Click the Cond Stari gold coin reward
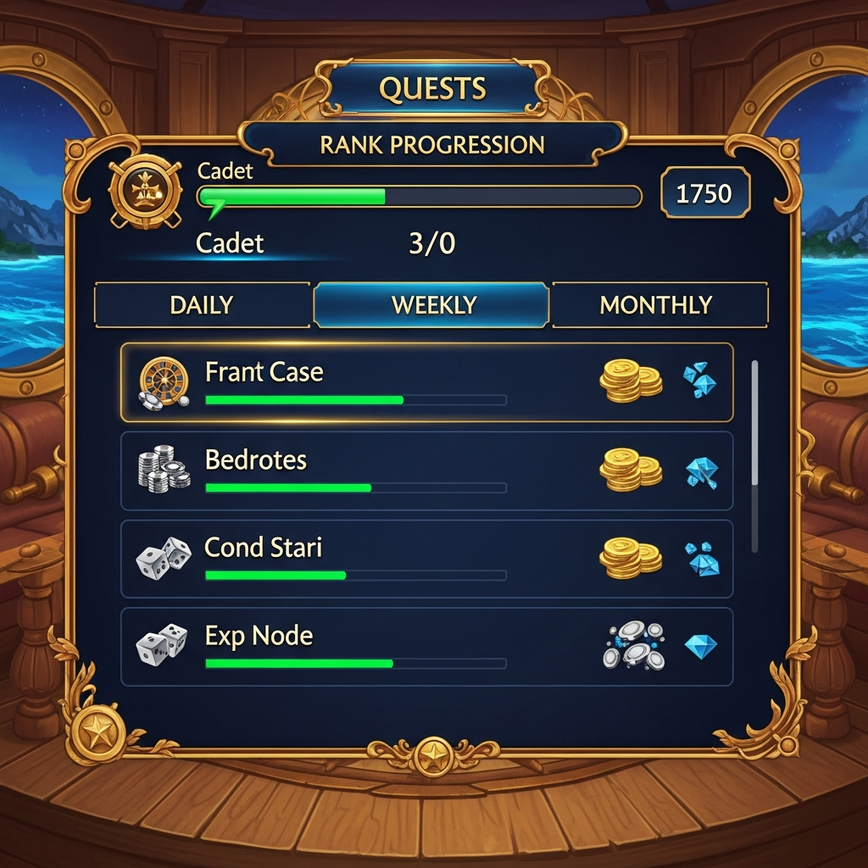The width and height of the screenshot is (868, 868). coord(630,558)
